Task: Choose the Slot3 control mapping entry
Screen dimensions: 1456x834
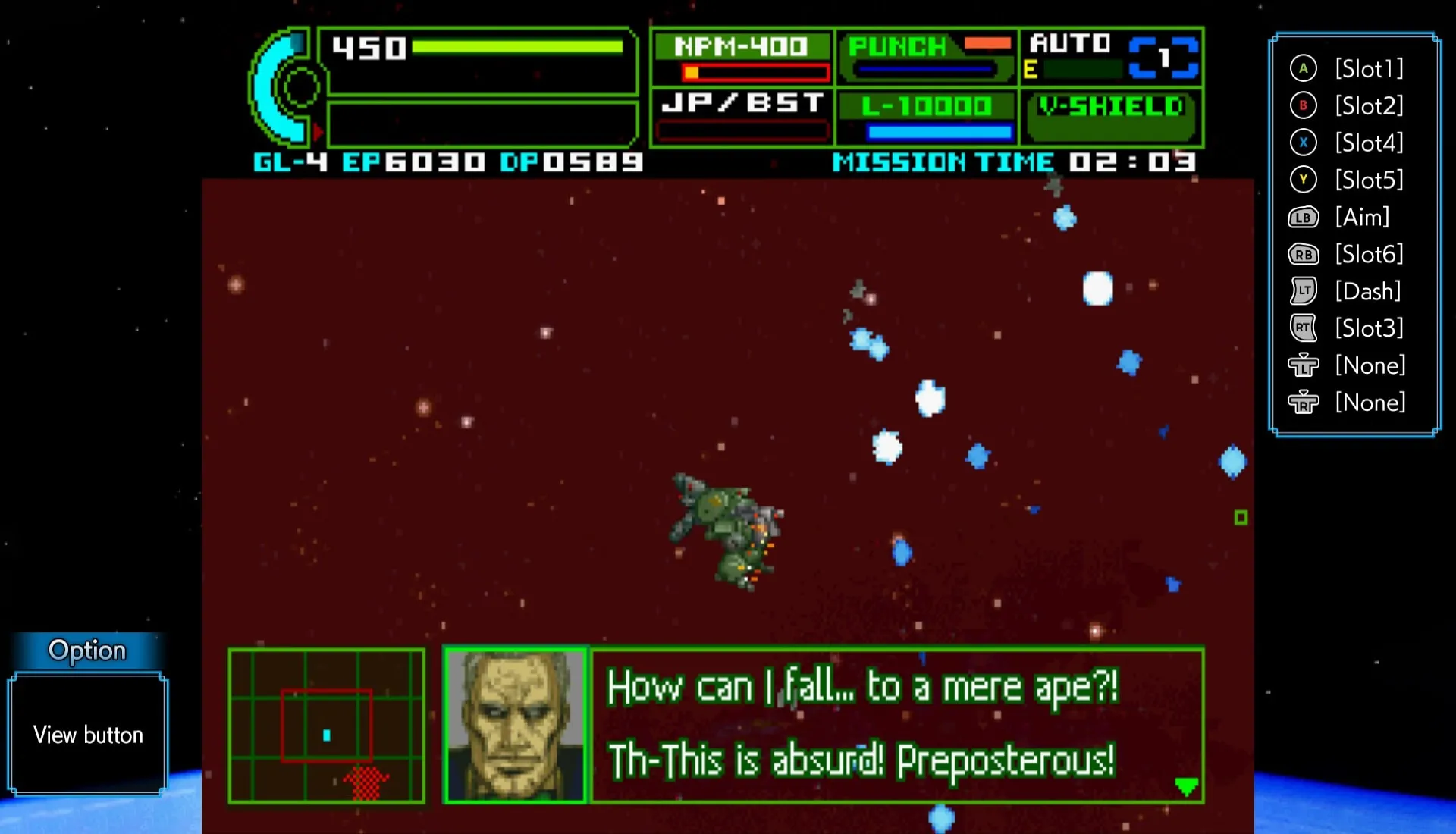Action: [x=1347, y=328]
